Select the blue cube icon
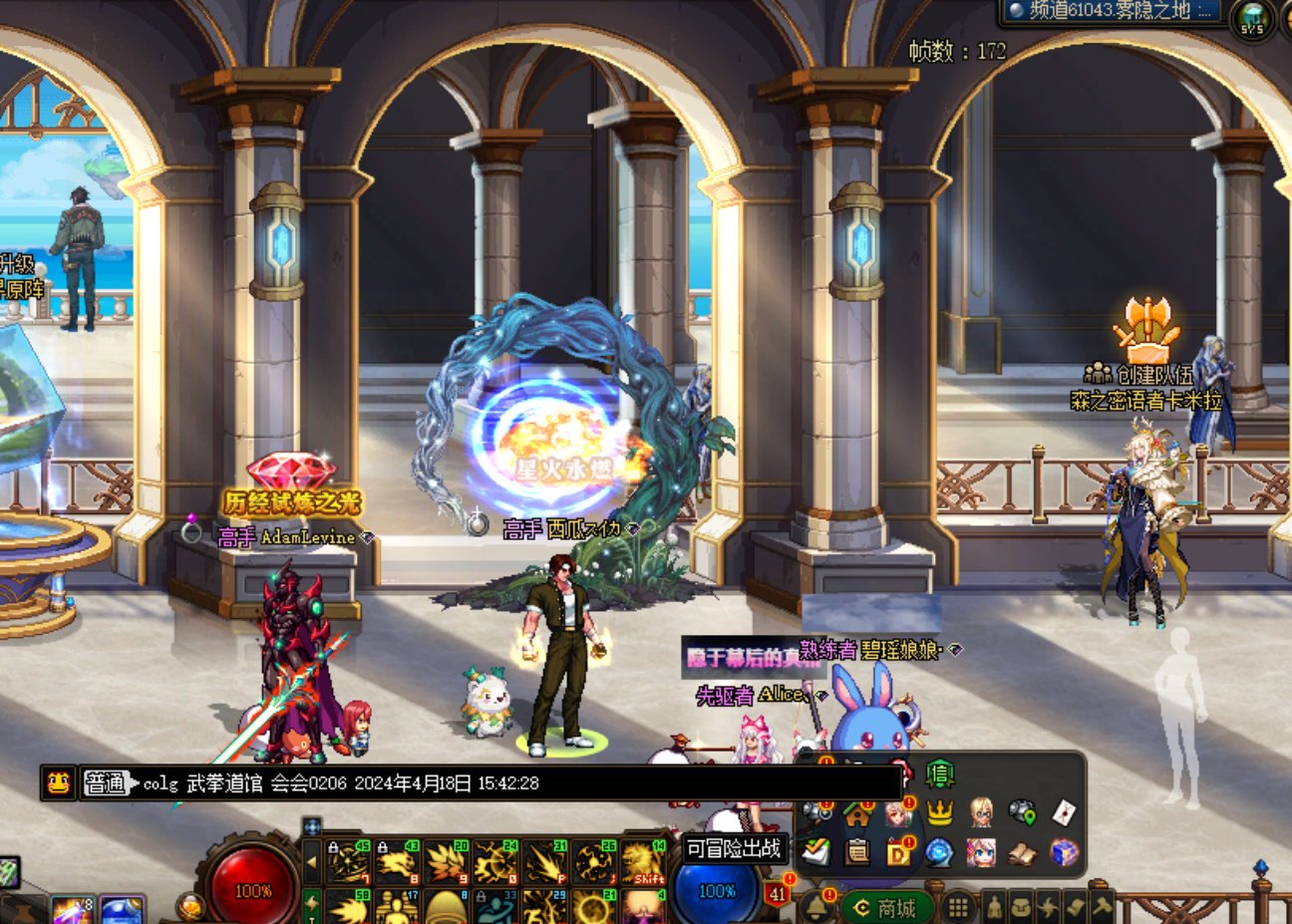The height and width of the screenshot is (924, 1292). [1064, 853]
